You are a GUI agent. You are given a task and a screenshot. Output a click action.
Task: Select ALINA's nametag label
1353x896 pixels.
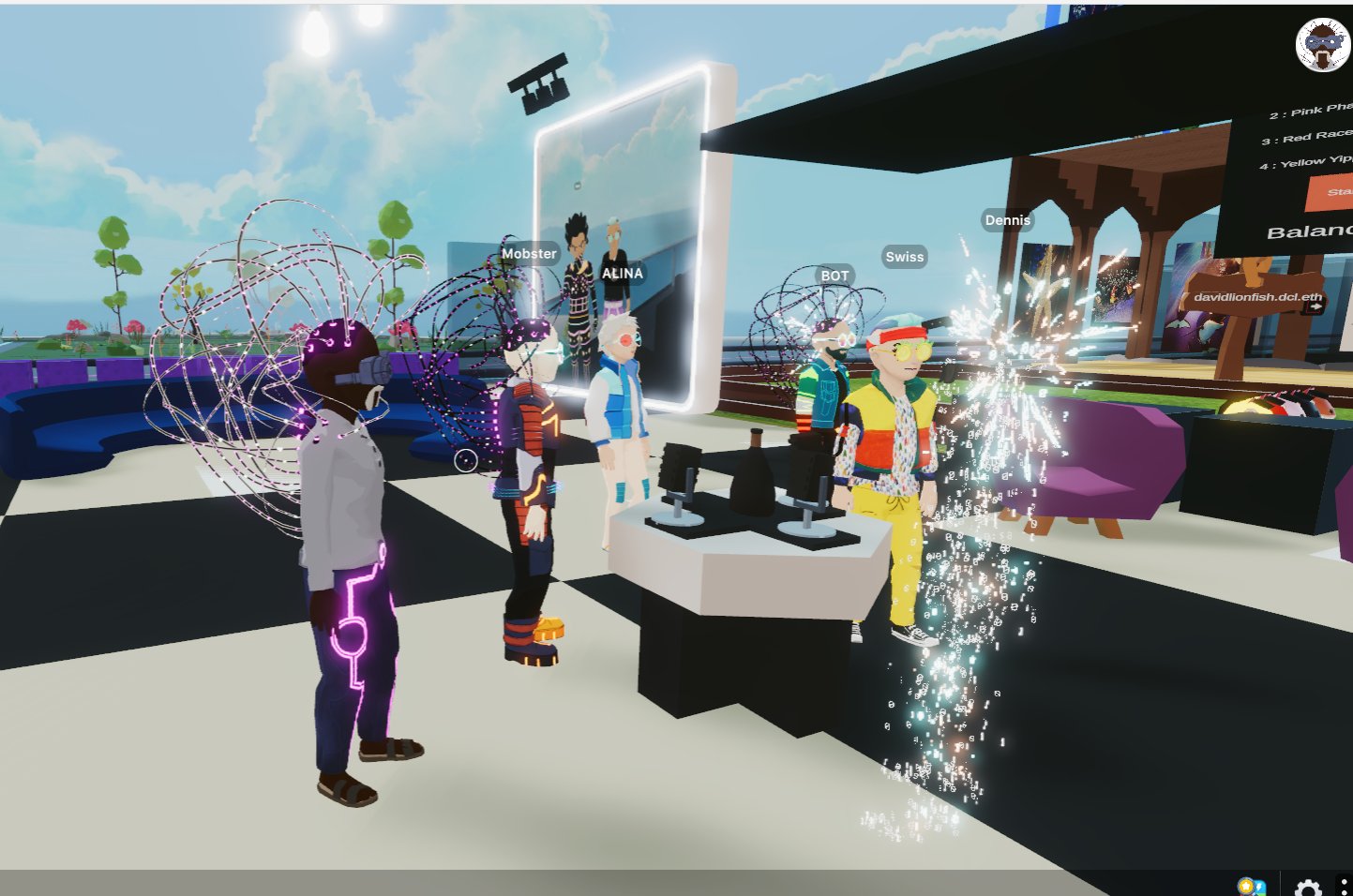tap(621, 273)
